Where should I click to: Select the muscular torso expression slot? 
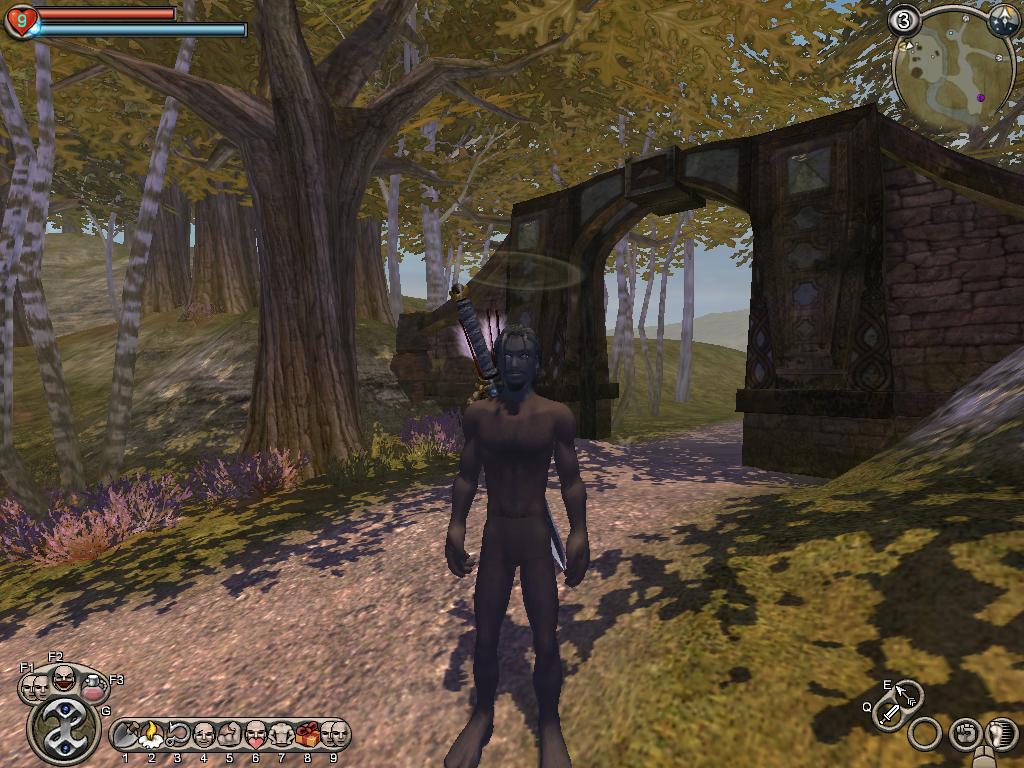click(x=282, y=736)
